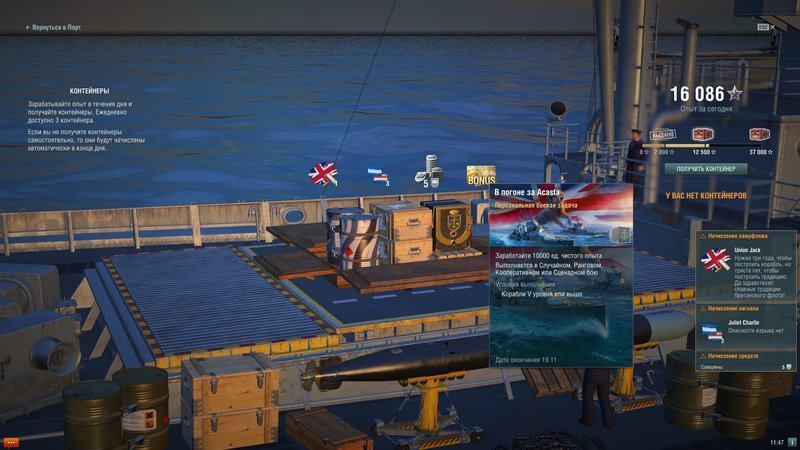Select the issued 2 000 experience container stamp
This screenshot has height=450, width=800.
(663, 135)
